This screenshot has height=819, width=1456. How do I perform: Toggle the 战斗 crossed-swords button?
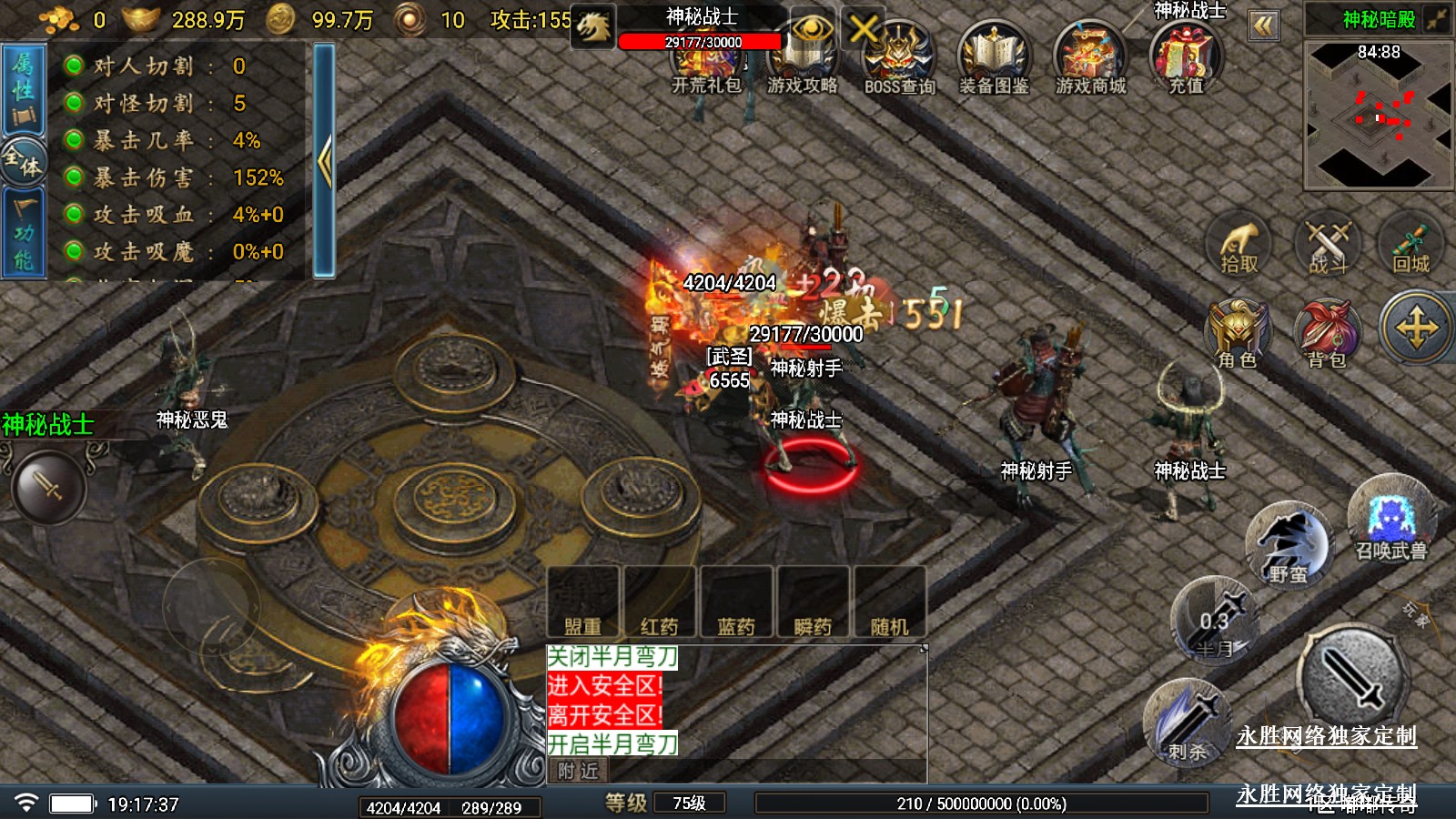[x=1328, y=247]
